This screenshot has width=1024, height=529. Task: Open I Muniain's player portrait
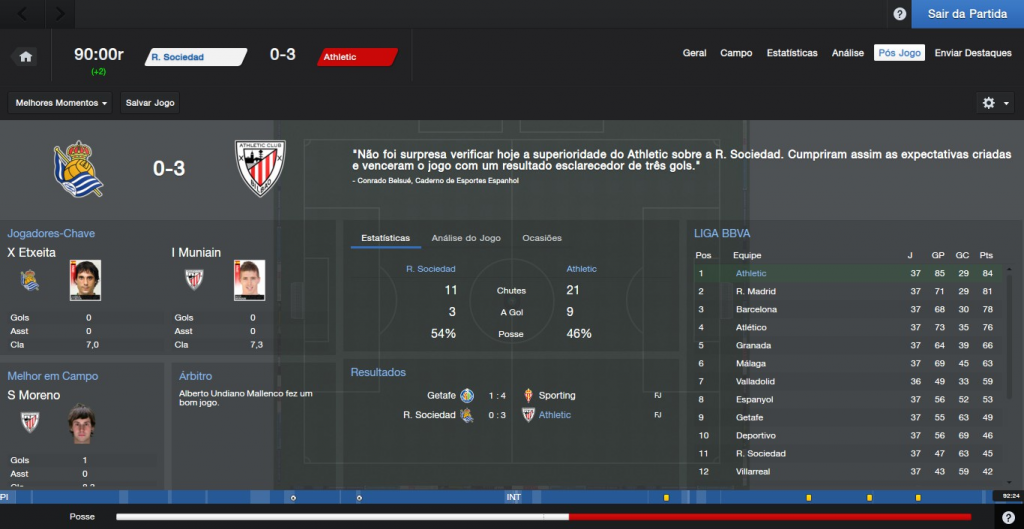point(250,280)
